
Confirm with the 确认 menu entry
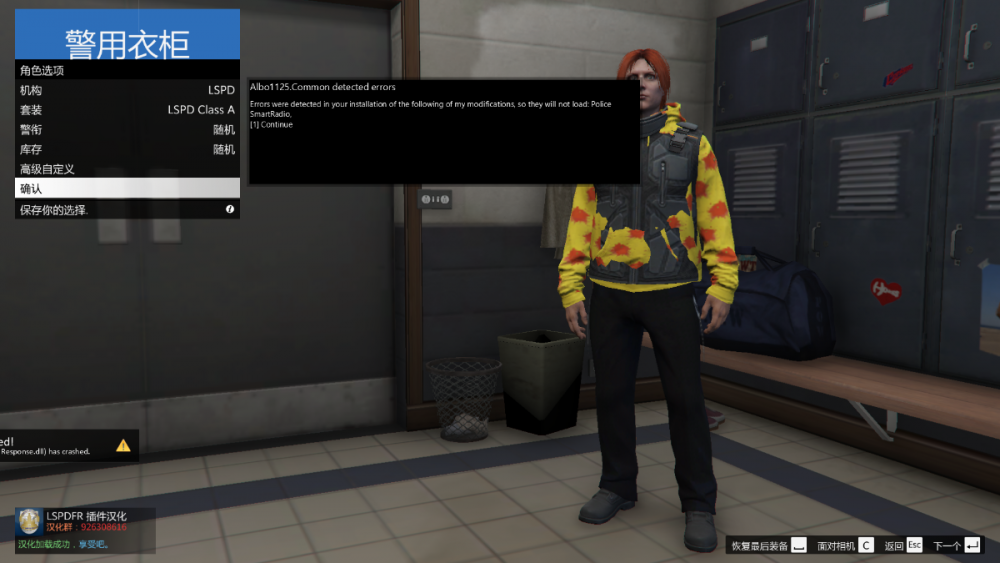pos(127,188)
